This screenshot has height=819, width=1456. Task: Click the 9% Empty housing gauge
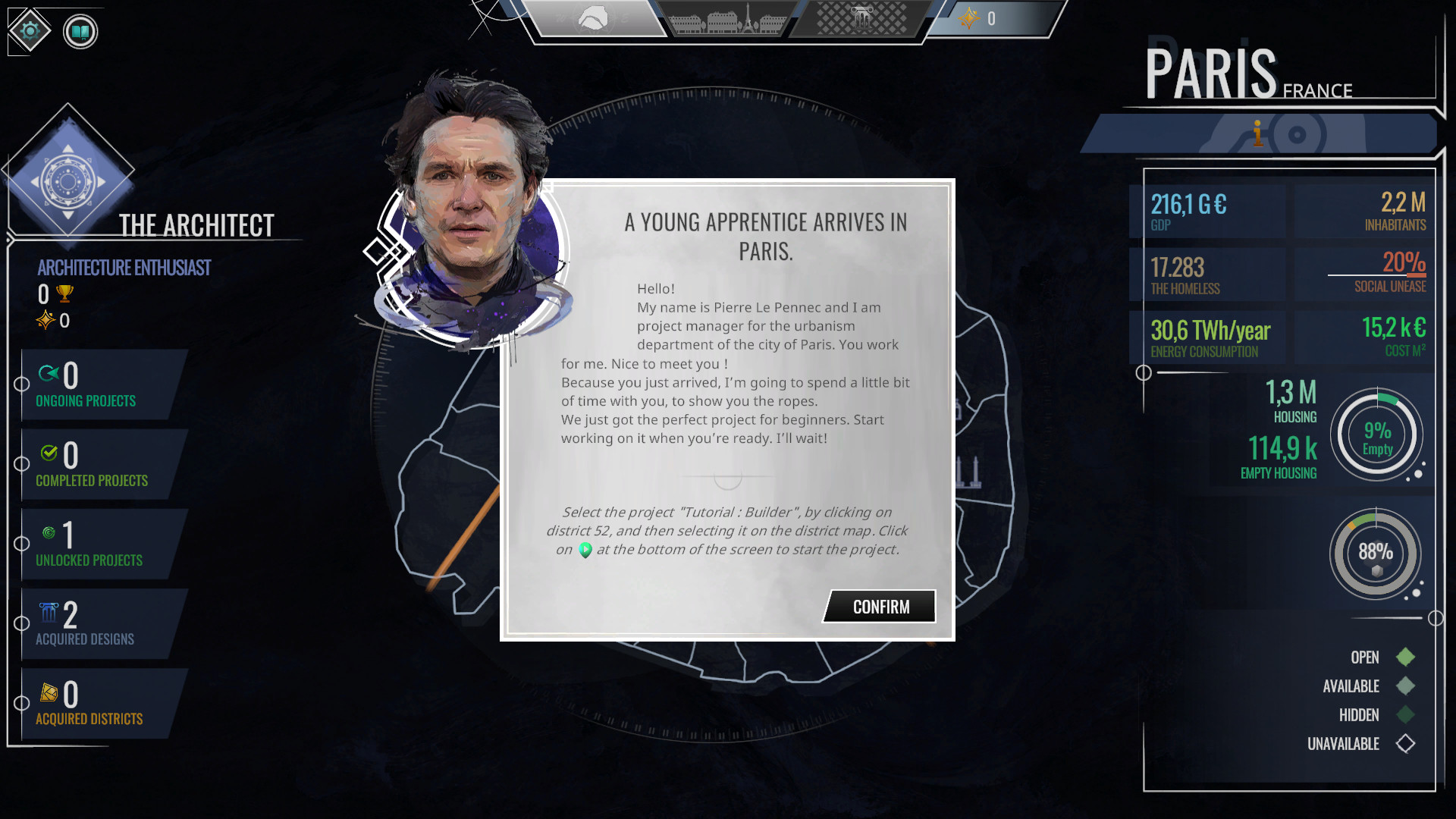coord(1376,434)
